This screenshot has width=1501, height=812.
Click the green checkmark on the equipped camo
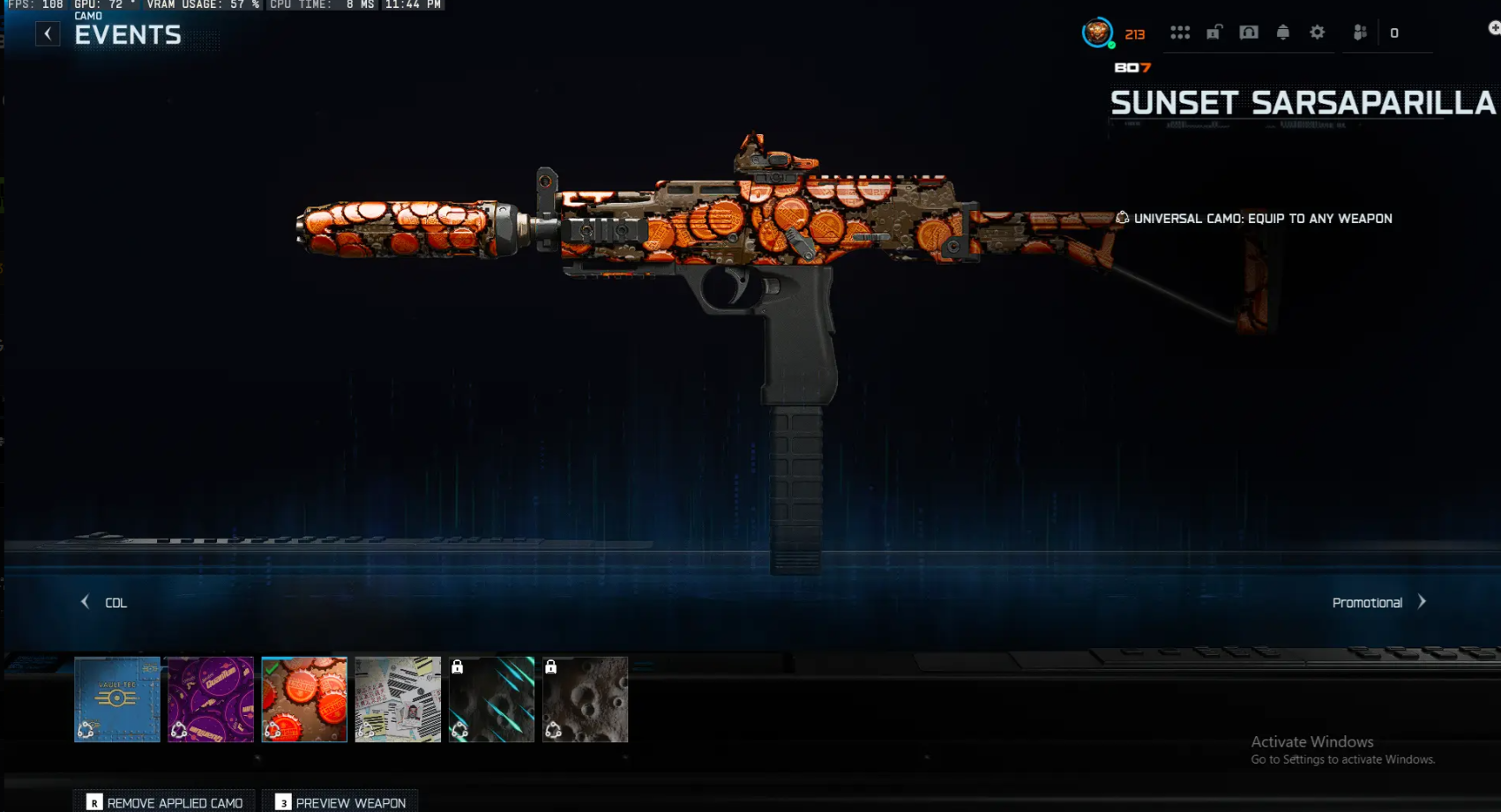pos(272,667)
